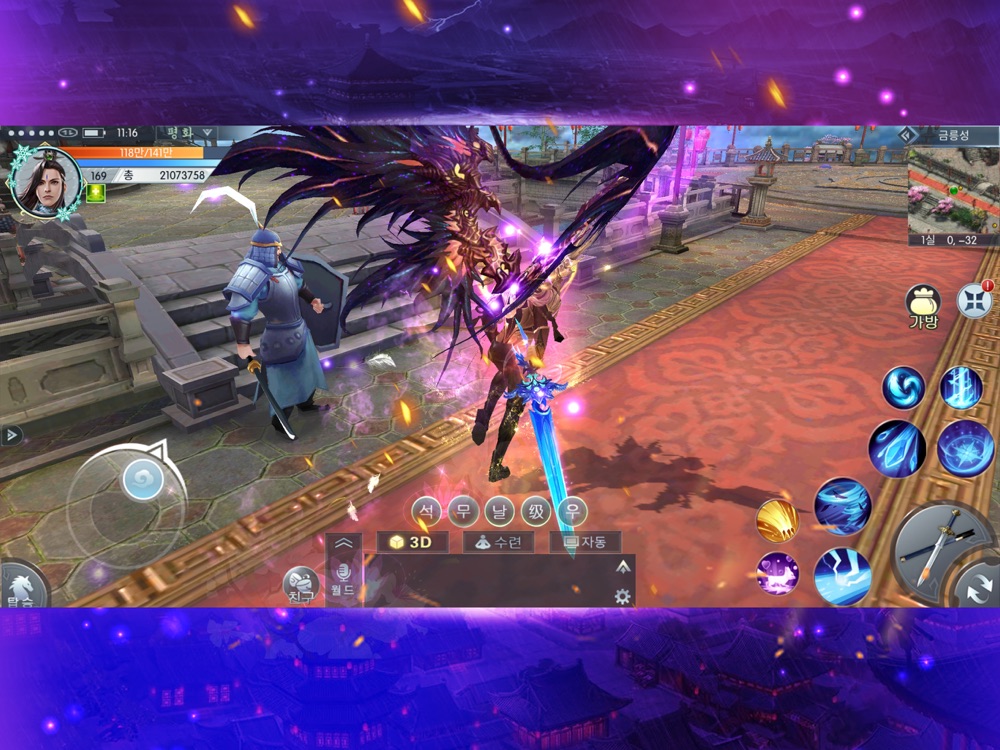The height and width of the screenshot is (750, 1000).
Task: Enable 자동 auto-battle
Action: pos(584,542)
